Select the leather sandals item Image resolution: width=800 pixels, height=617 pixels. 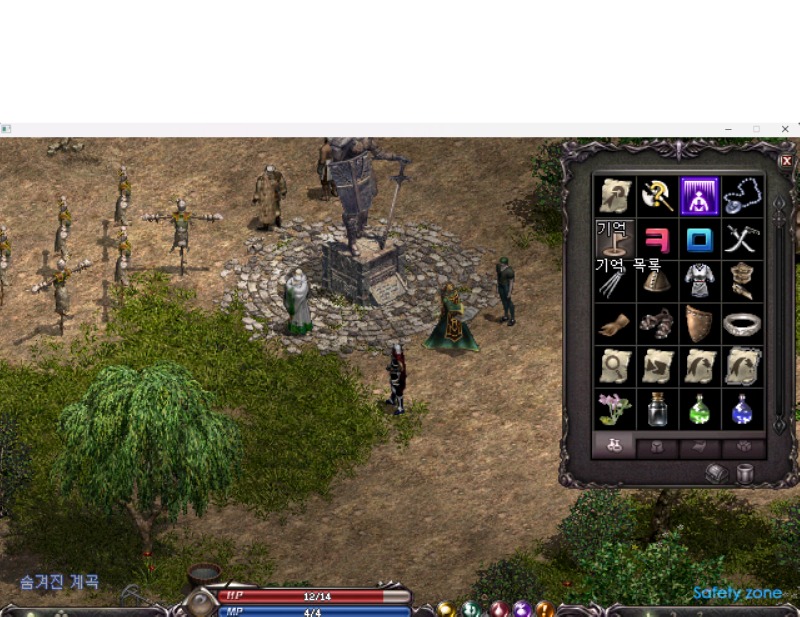656,324
